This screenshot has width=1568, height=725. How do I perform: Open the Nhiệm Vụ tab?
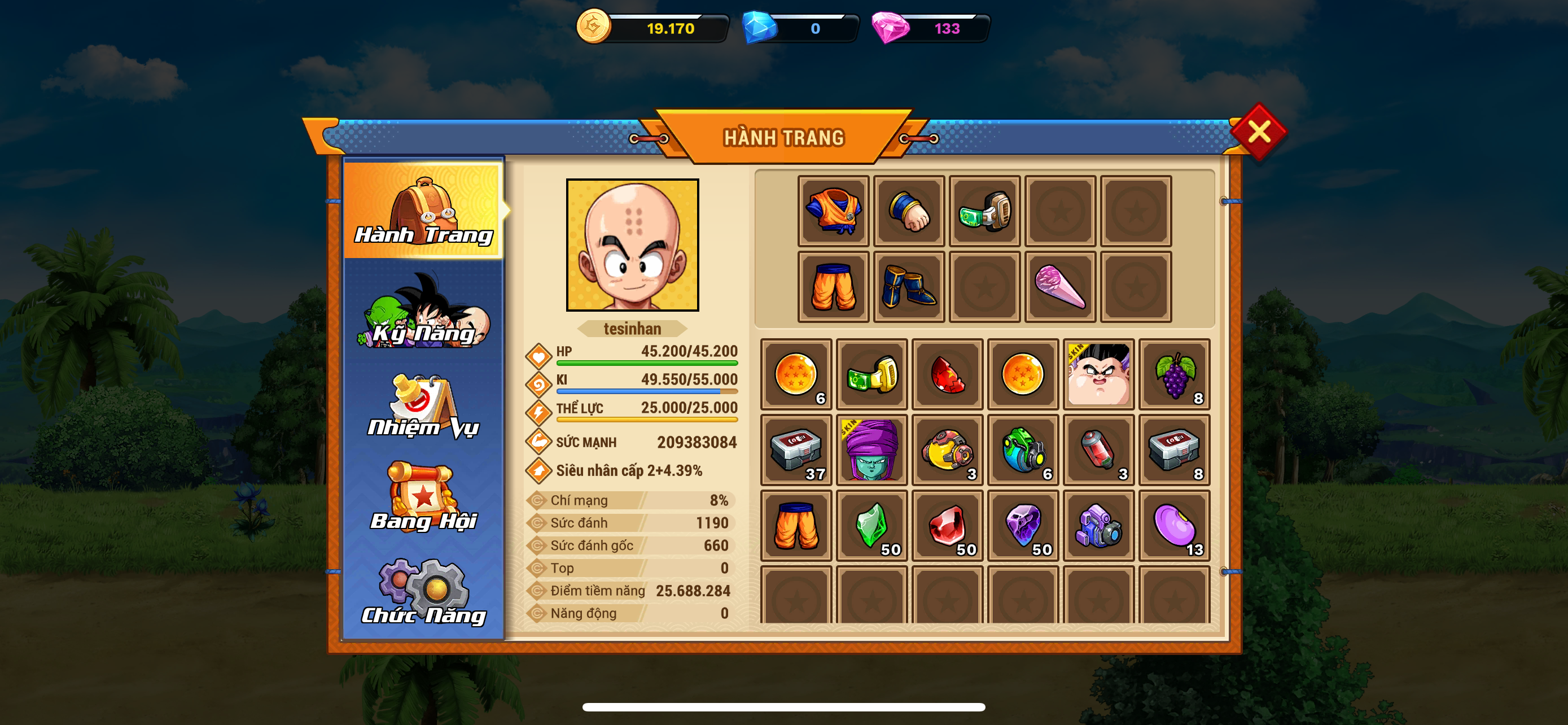click(424, 407)
